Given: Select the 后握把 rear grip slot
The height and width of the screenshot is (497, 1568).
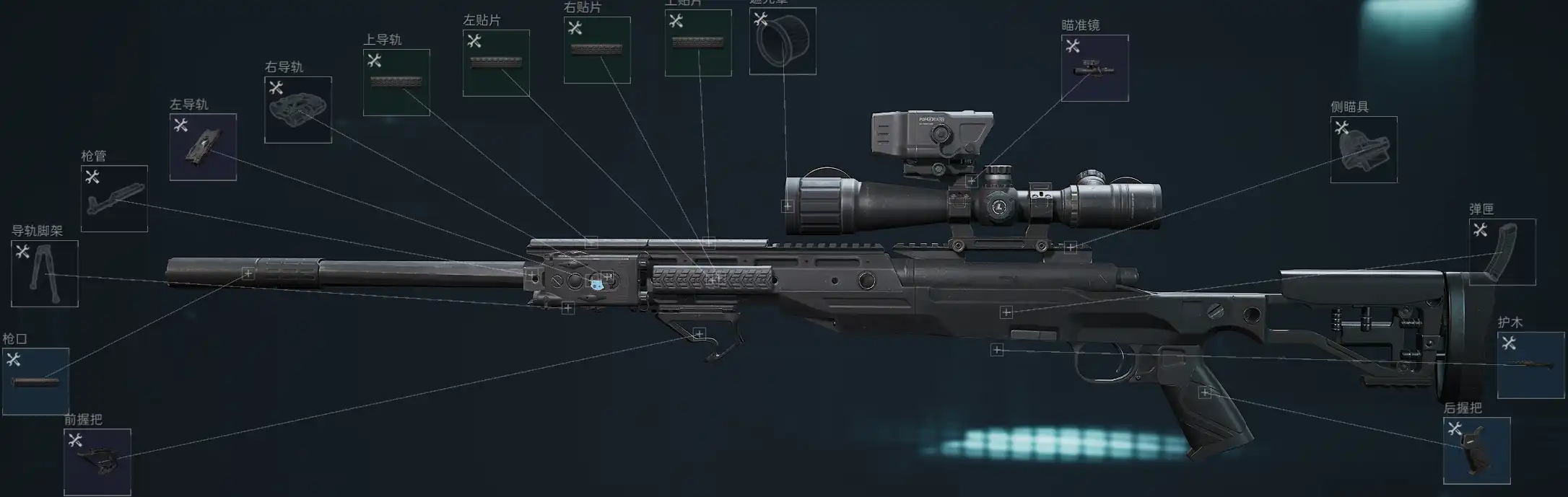Looking at the screenshot, I should pos(1476,450).
